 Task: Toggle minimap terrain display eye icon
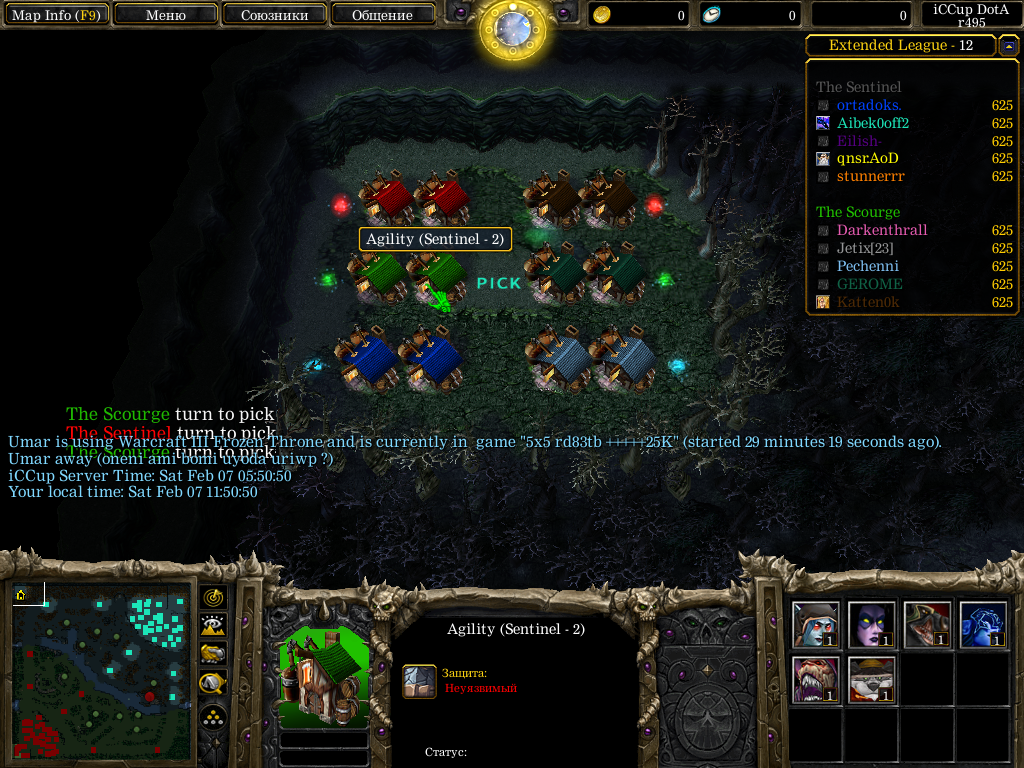[213, 626]
